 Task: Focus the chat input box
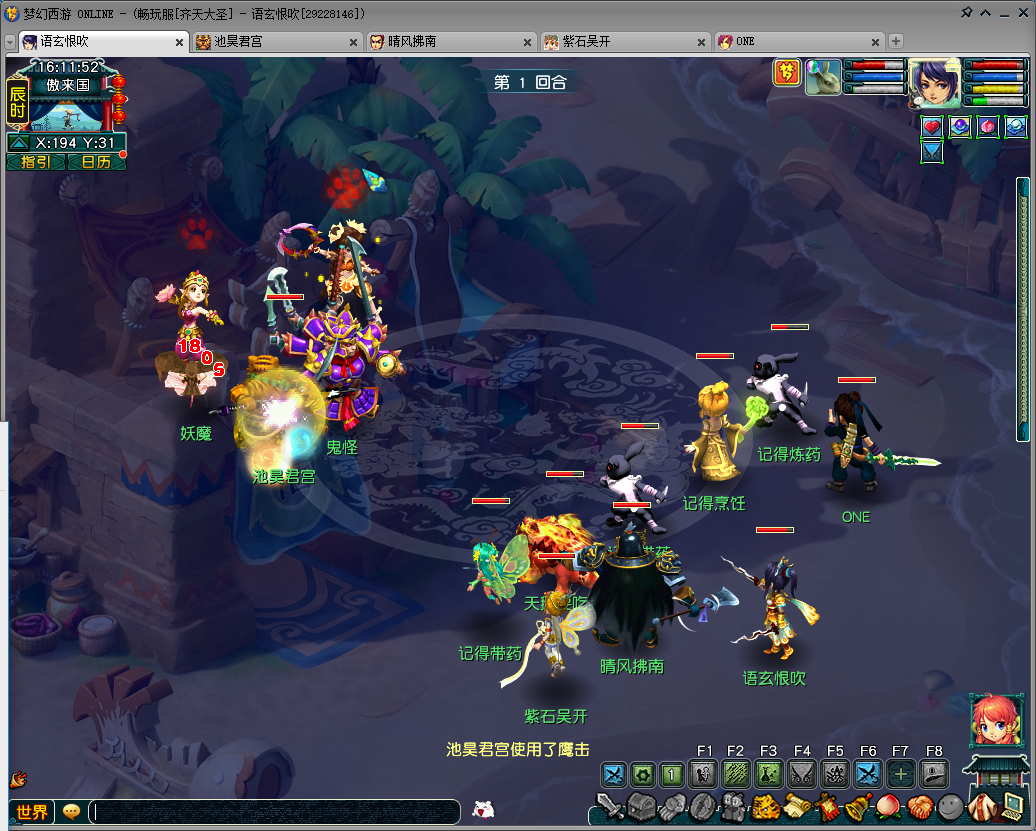275,811
